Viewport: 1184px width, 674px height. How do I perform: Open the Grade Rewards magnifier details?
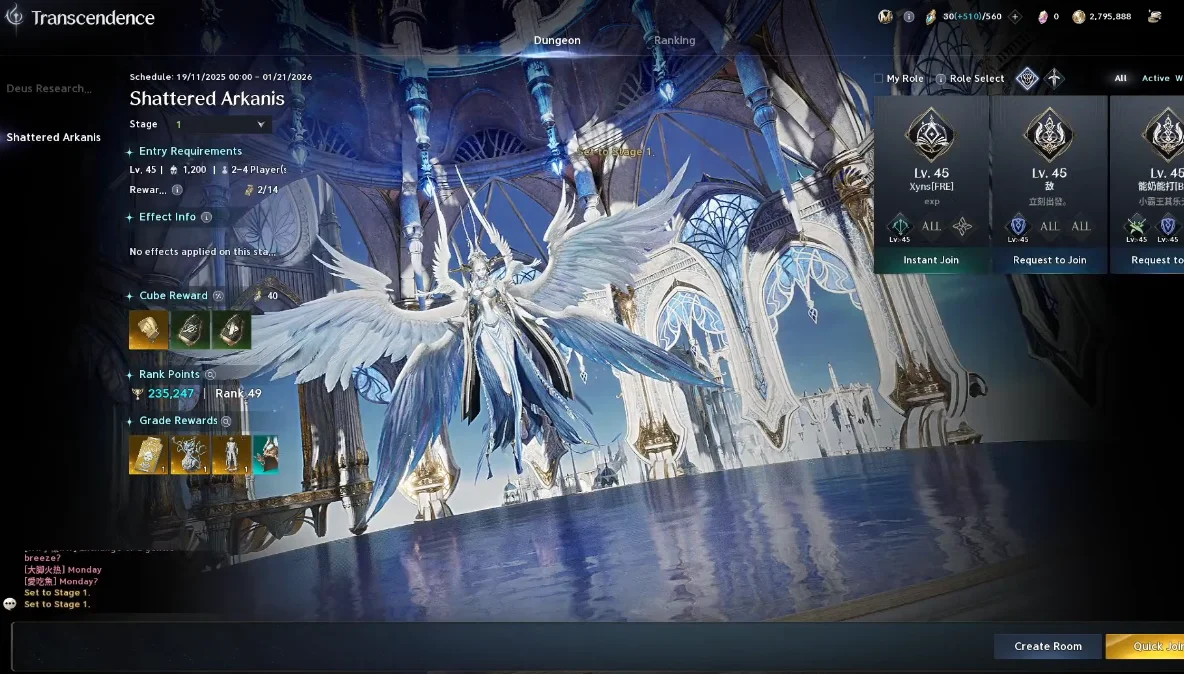coord(227,421)
